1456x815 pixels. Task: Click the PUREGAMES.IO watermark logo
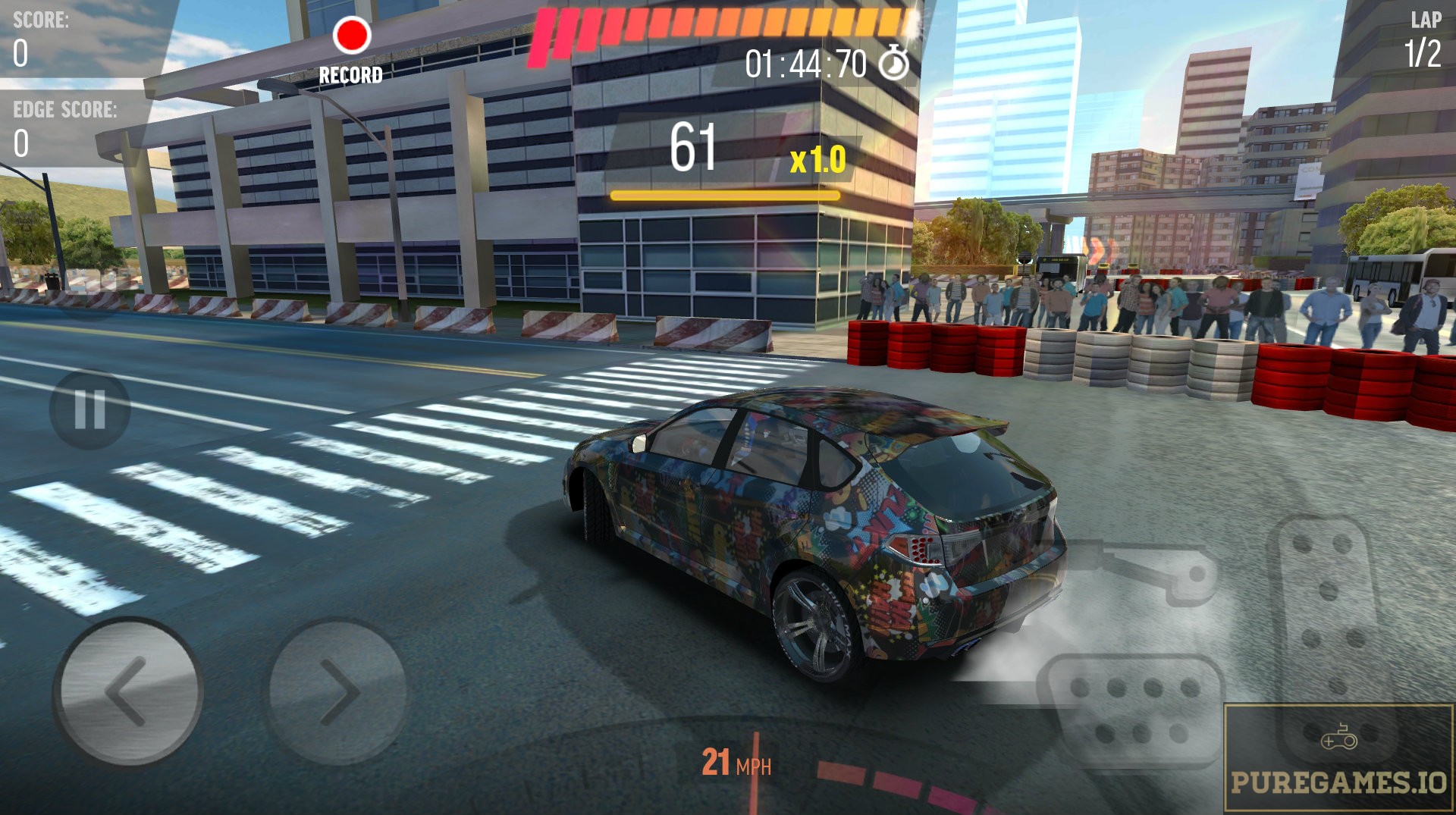tap(1338, 758)
